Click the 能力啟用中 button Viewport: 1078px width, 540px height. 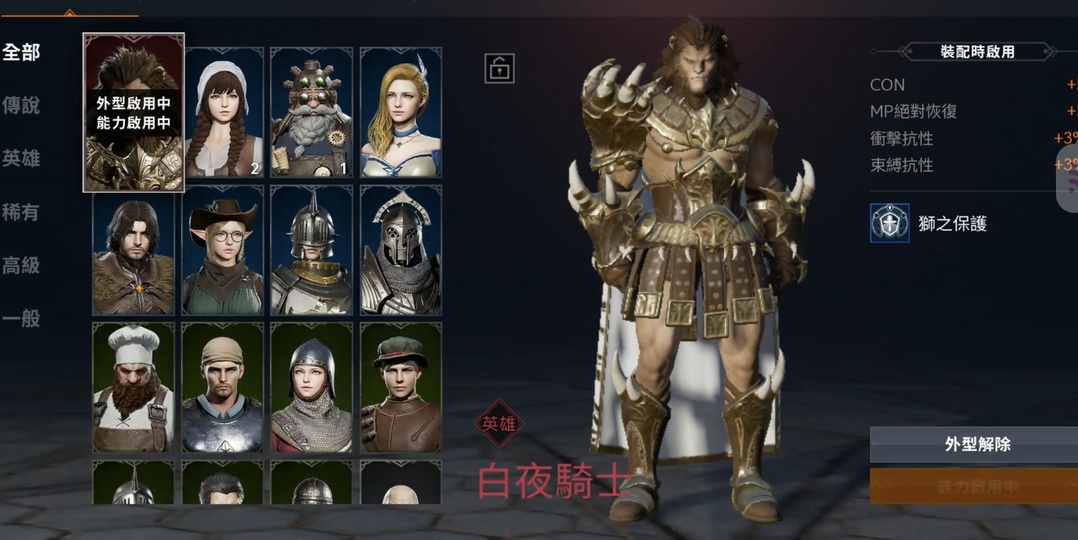click(x=975, y=487)
